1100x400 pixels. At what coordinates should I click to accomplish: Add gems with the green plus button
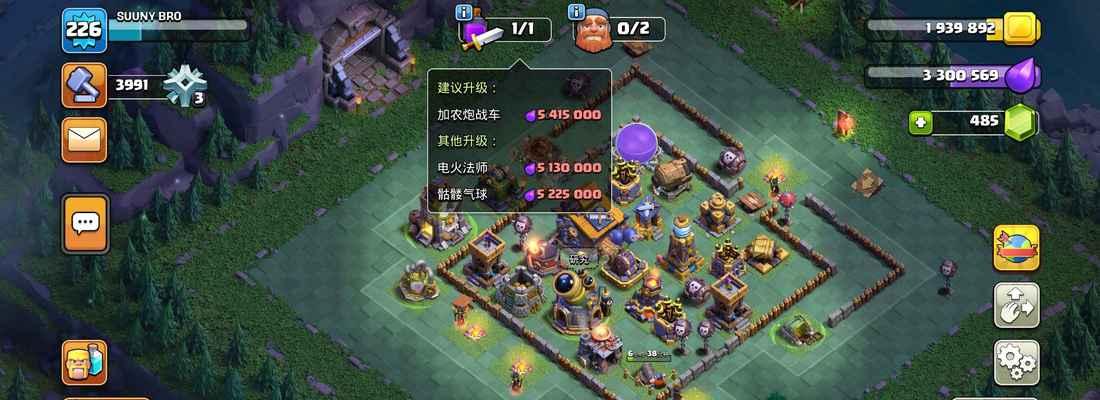pyautogui.click(x=922, y=122)
